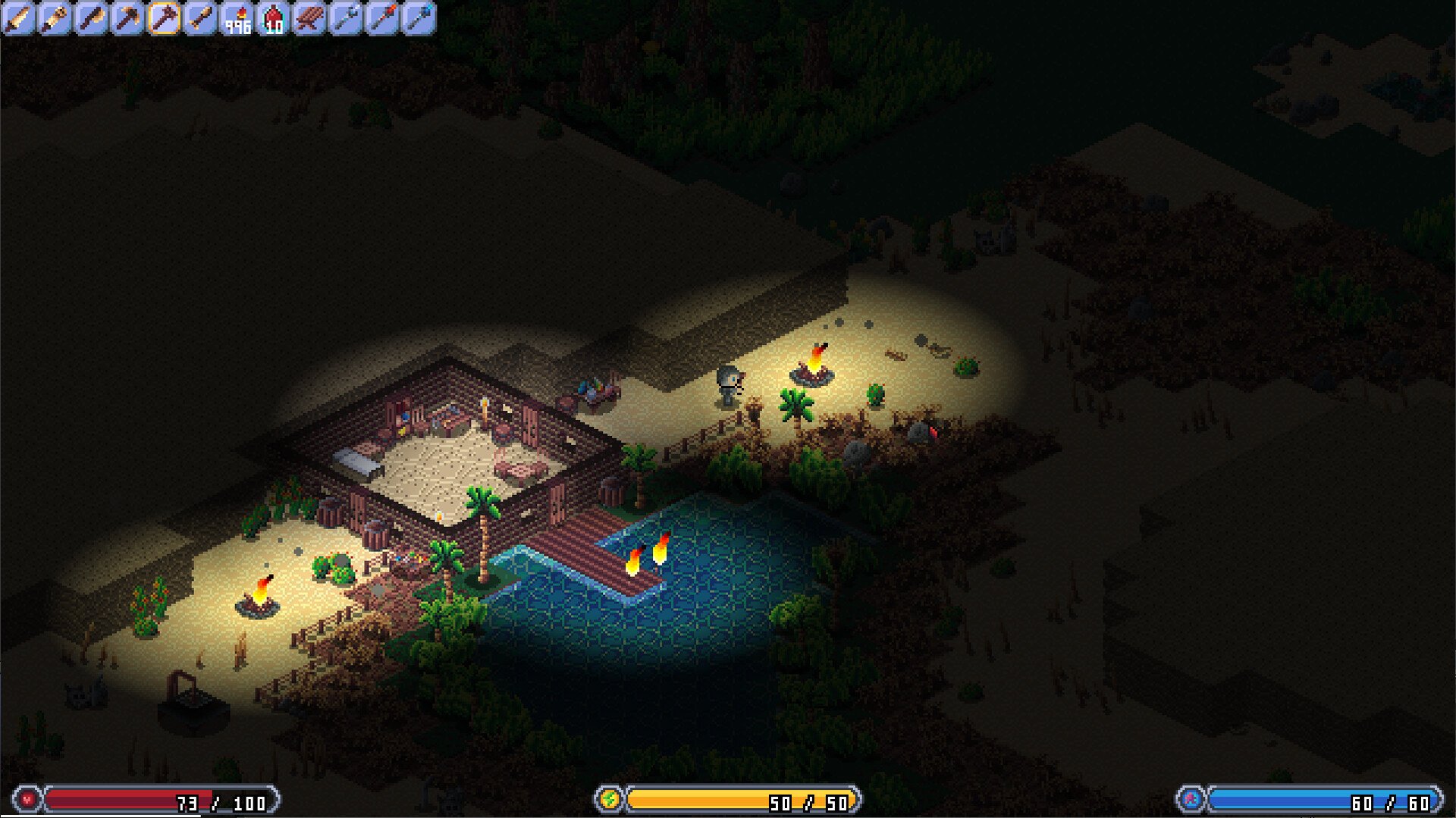Viewport: 1456px width, 818px height.
Task: Pick the red potion stack of 10
Action: 273,18
